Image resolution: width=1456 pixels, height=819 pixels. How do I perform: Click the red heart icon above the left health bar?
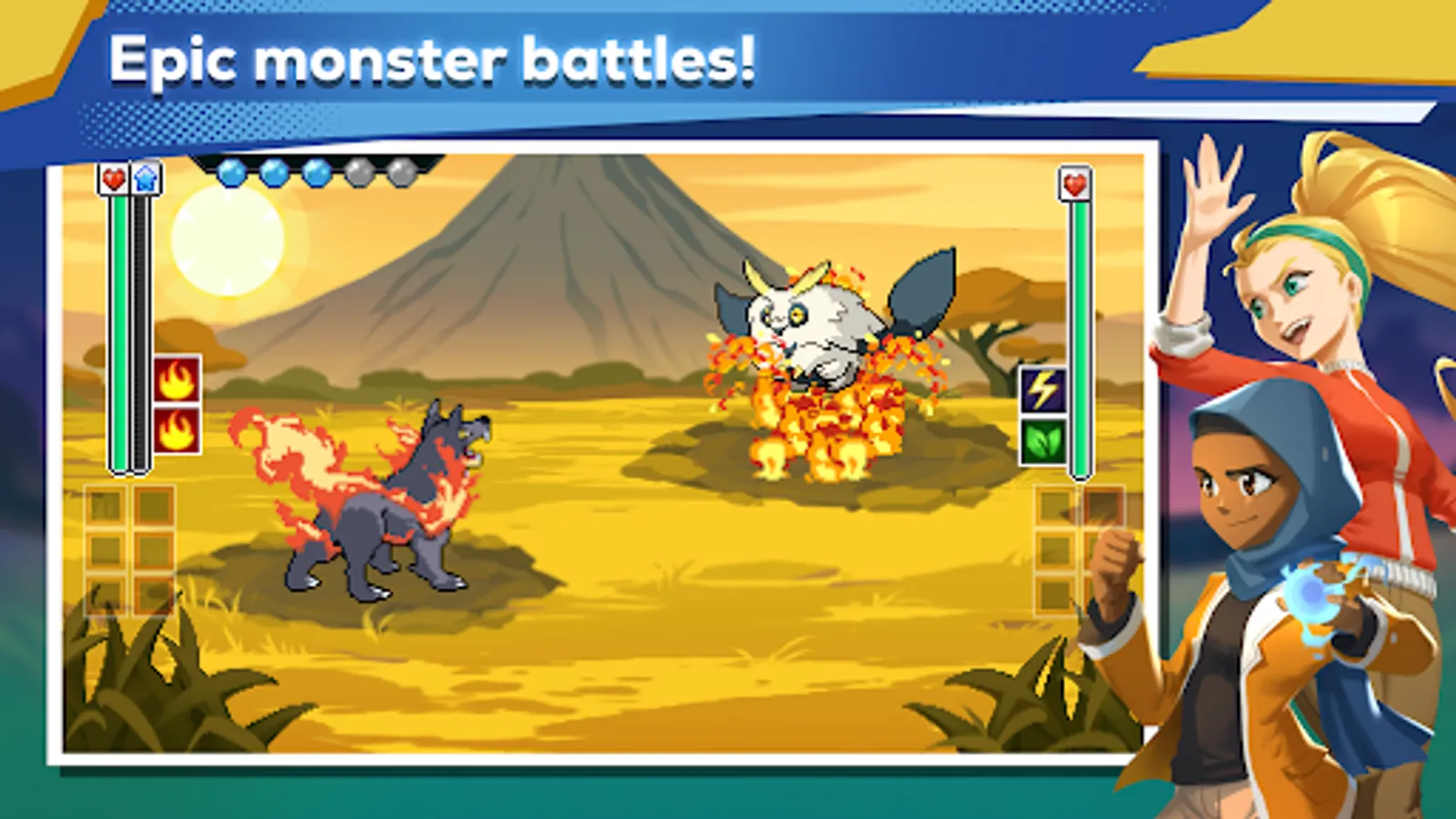point(112,180)
